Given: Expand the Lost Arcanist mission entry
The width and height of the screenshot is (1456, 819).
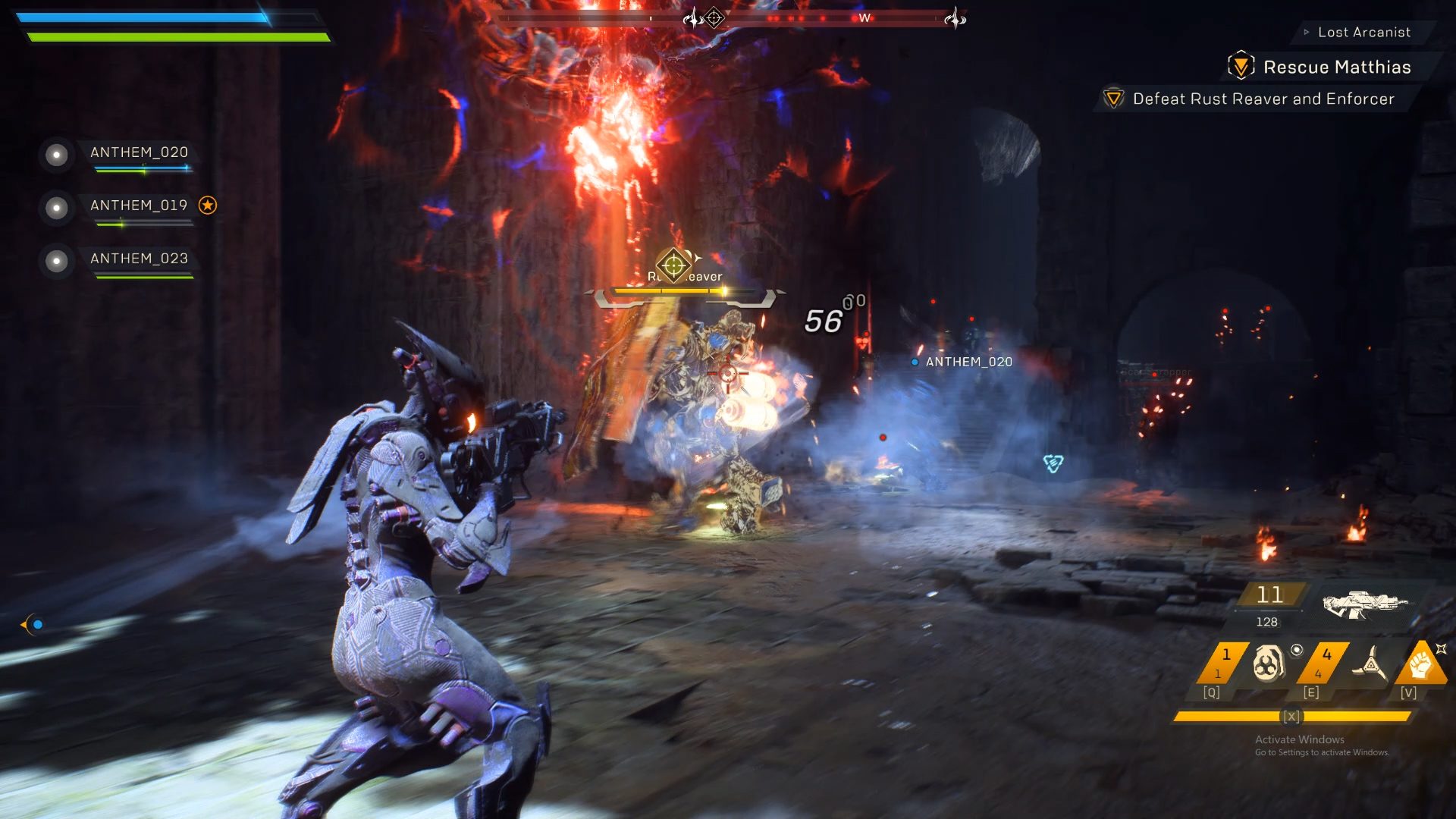Looking at the screenshot, I should (1365, 32).
